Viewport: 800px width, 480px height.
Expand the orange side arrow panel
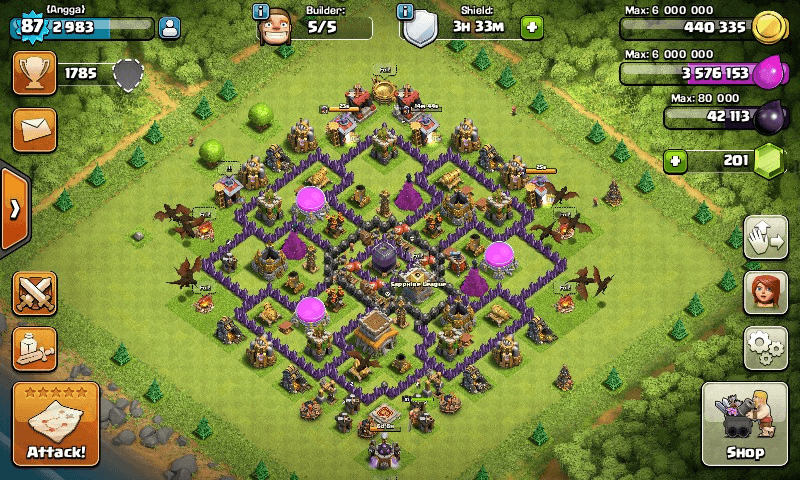pyautogui.click(x=13, y=209)
